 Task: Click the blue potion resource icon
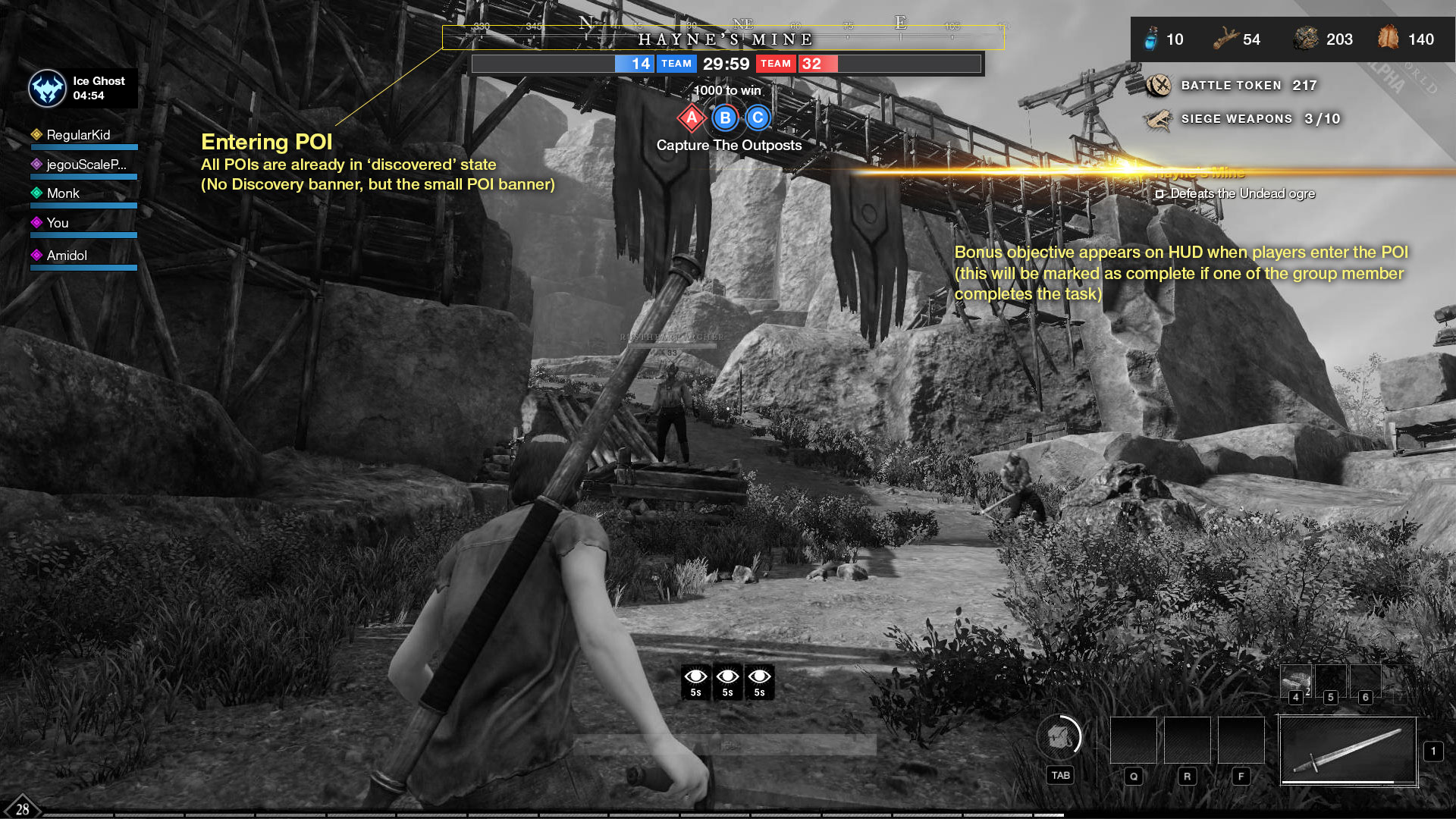point(1151,39)
